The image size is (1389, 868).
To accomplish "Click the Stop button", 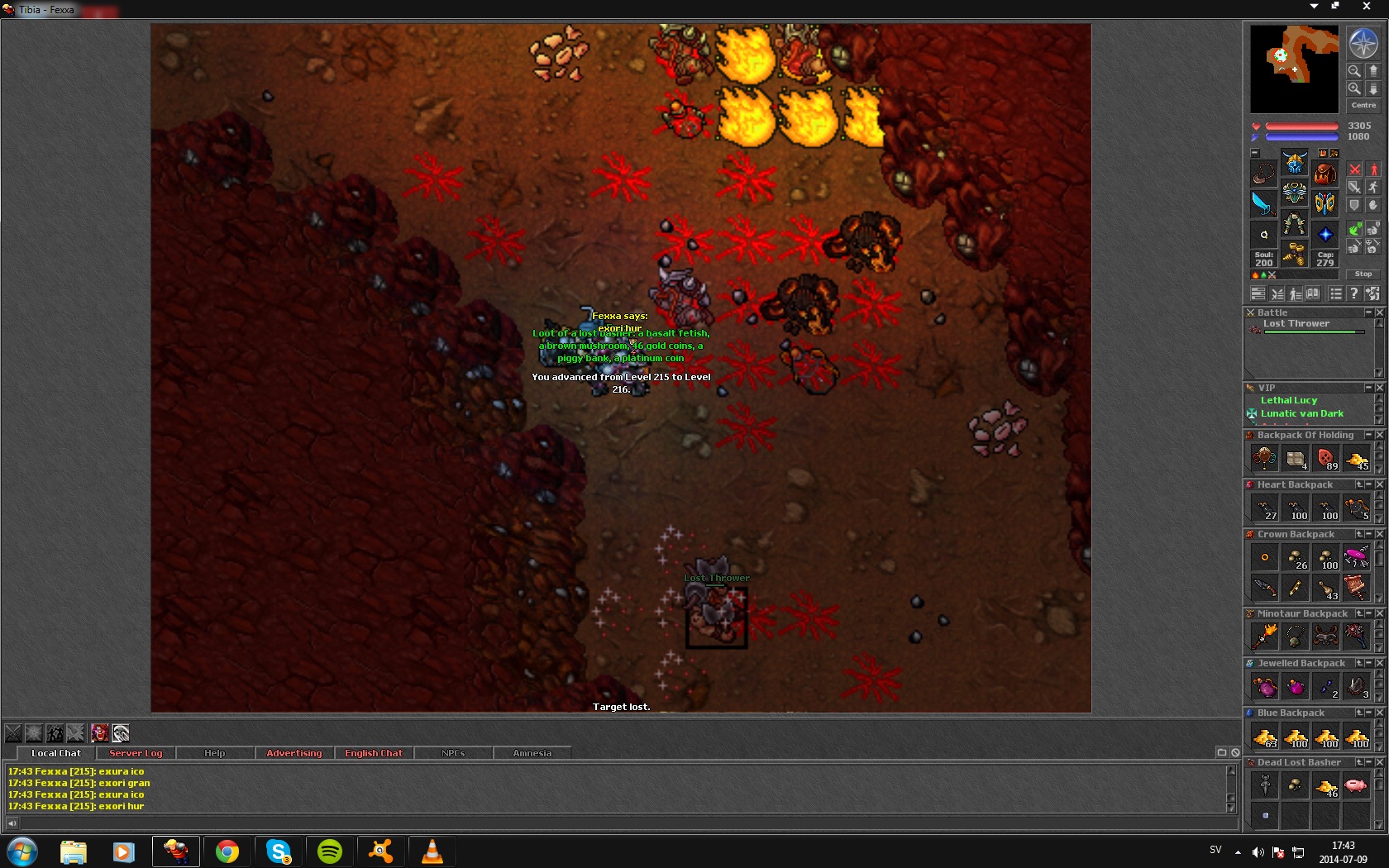I will pyautogui.click(x=1363, y=274).
